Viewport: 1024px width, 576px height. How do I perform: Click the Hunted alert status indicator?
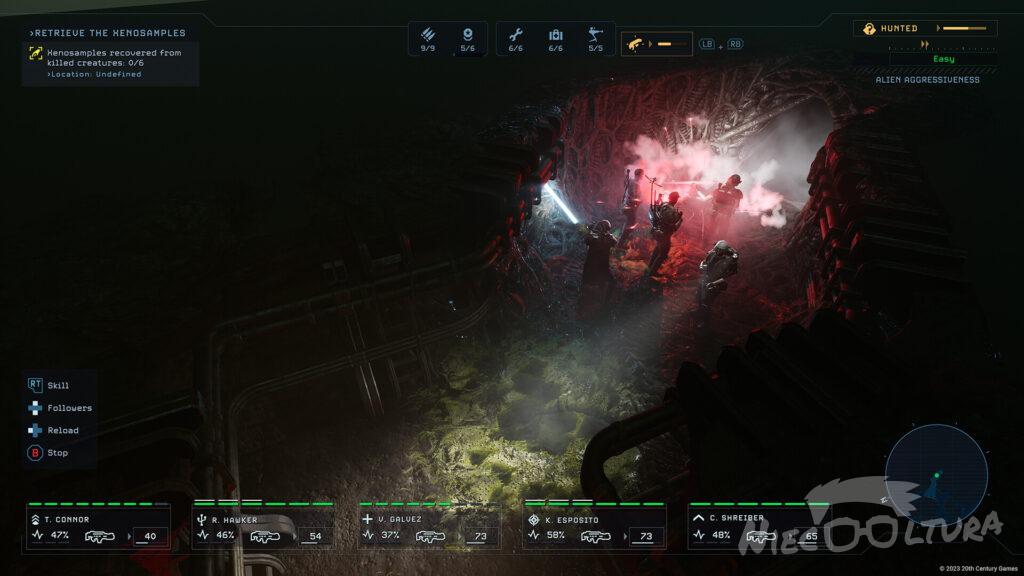tap(924, 28)
